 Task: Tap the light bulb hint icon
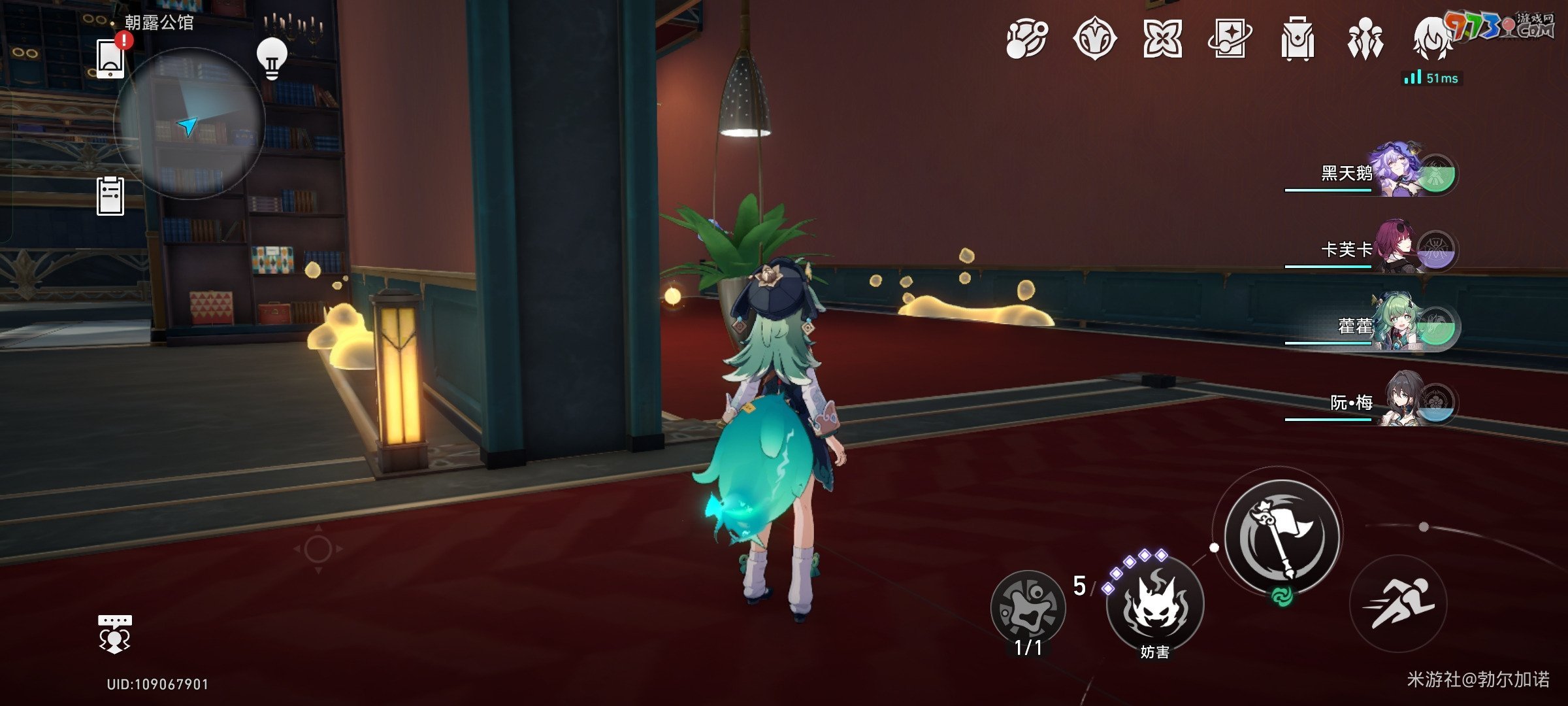(272, 58)
